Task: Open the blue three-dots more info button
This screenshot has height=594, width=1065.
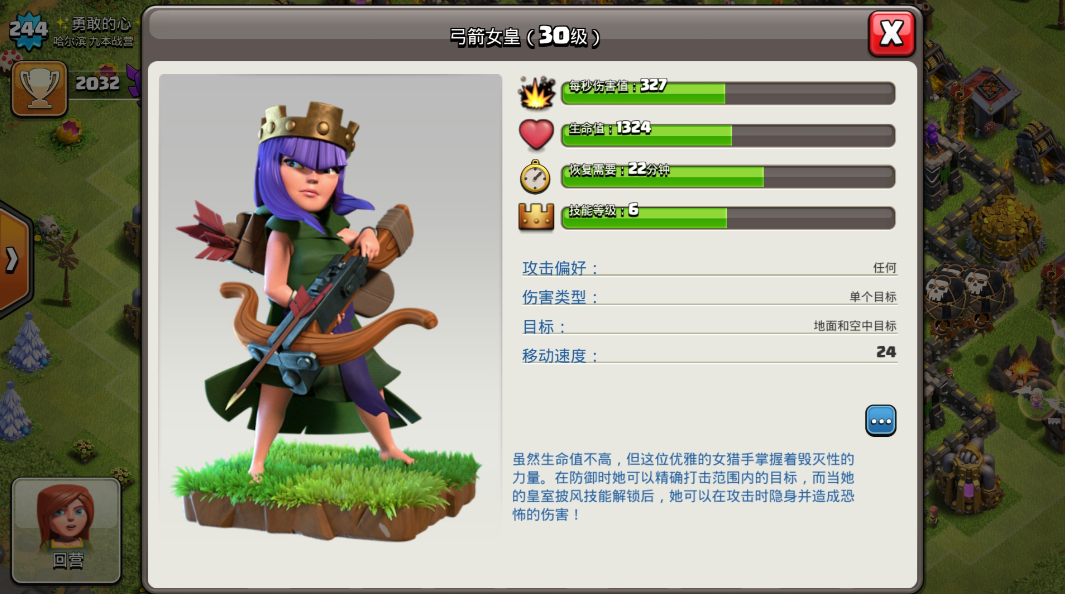Action: point(880,421)
